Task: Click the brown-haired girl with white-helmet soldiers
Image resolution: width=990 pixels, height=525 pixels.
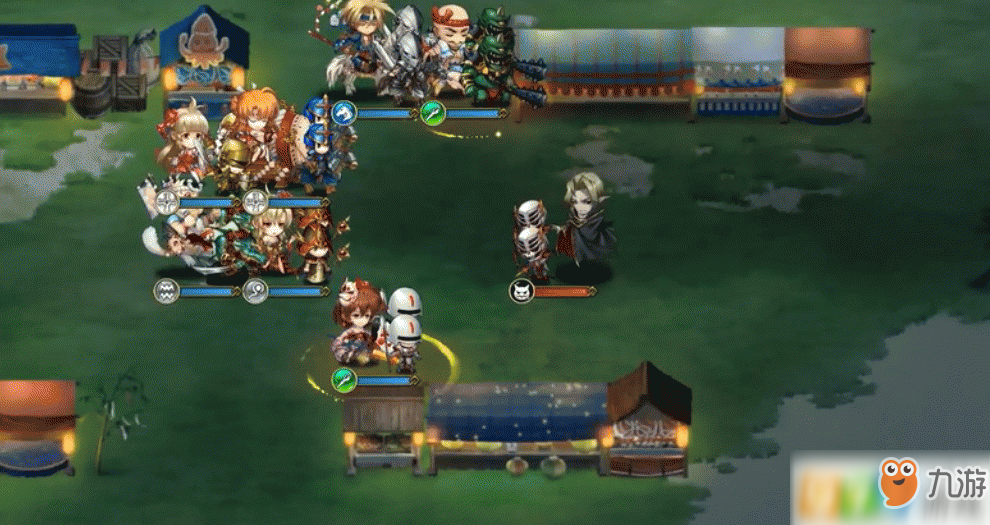Action: pos(360,325)
